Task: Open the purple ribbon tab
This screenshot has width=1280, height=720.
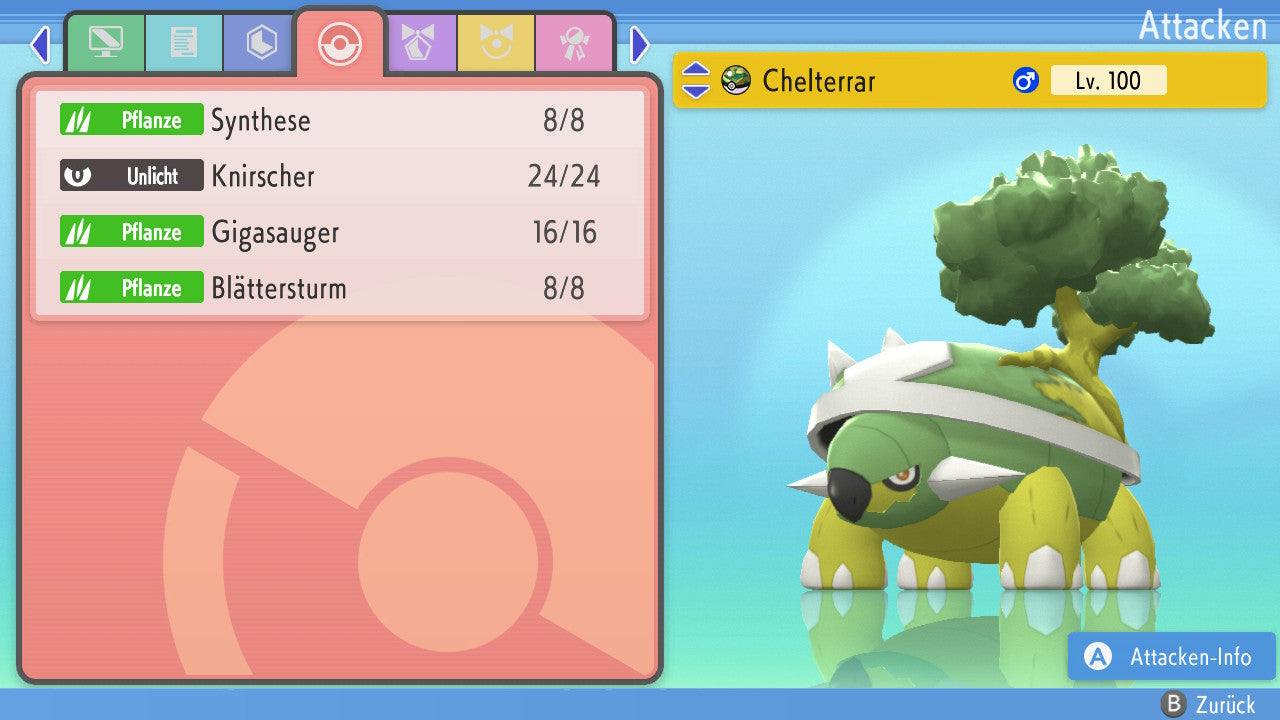Action: coord(418,44)
